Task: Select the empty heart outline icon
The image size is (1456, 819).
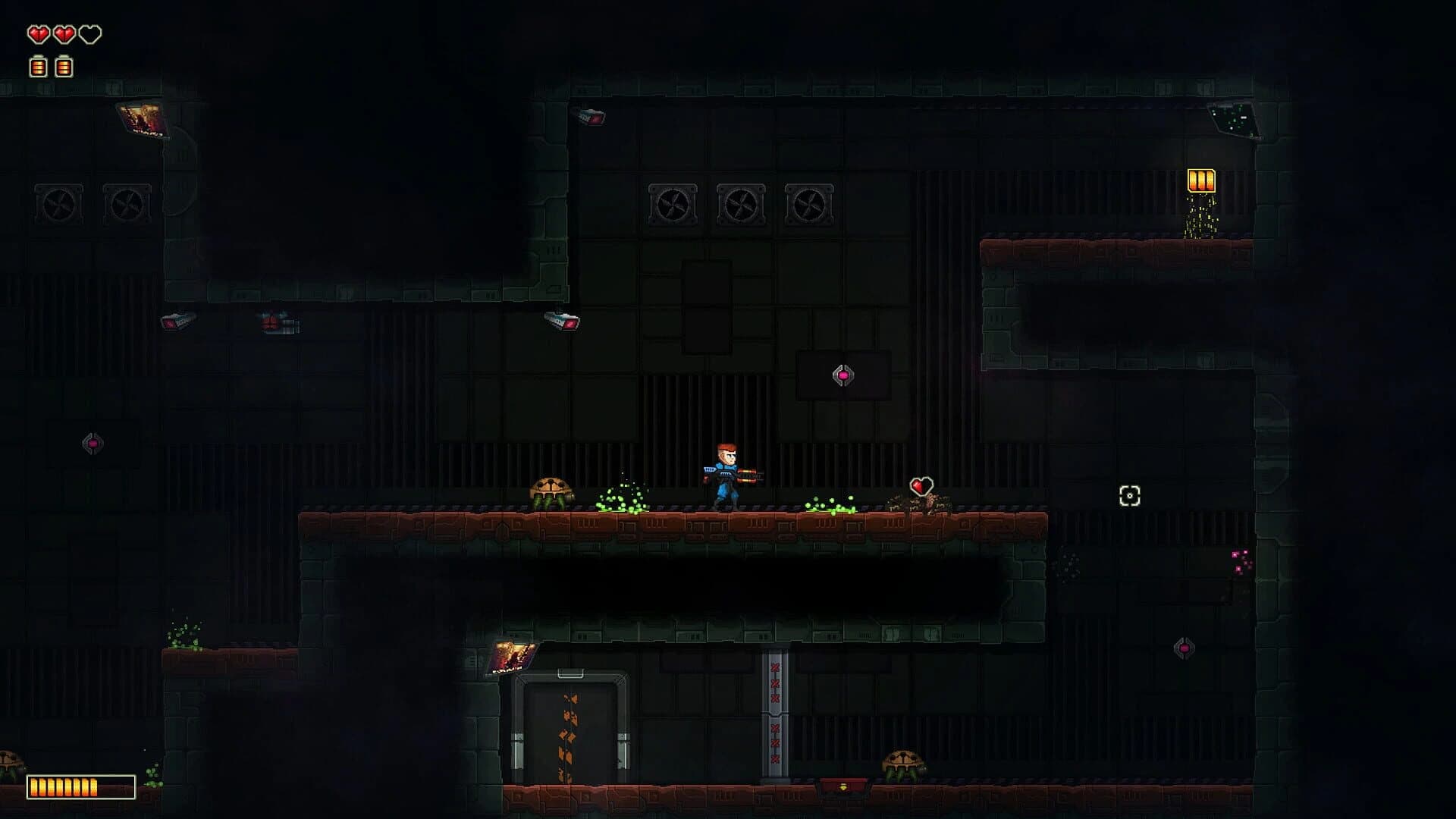Action: pos(91,34)
